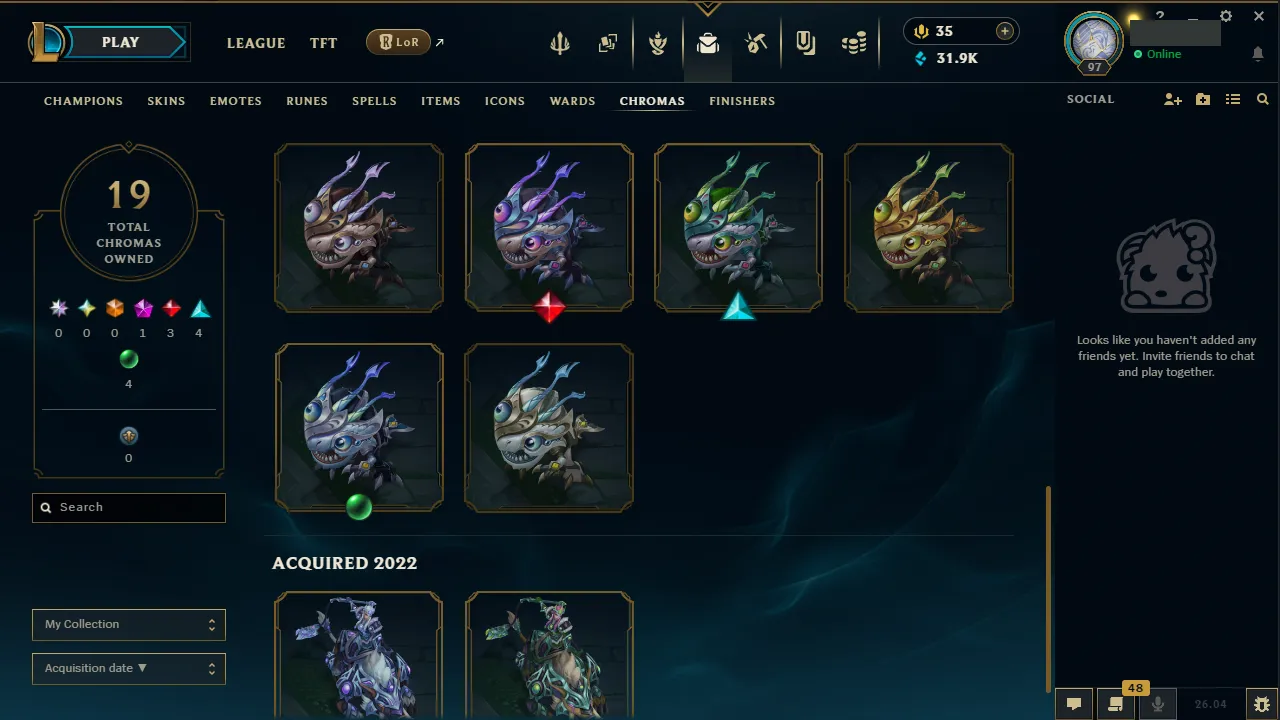Viewport: 1280px width, 720px height.
Task: Switch to the SKINS tab
Action: (166, 101)
